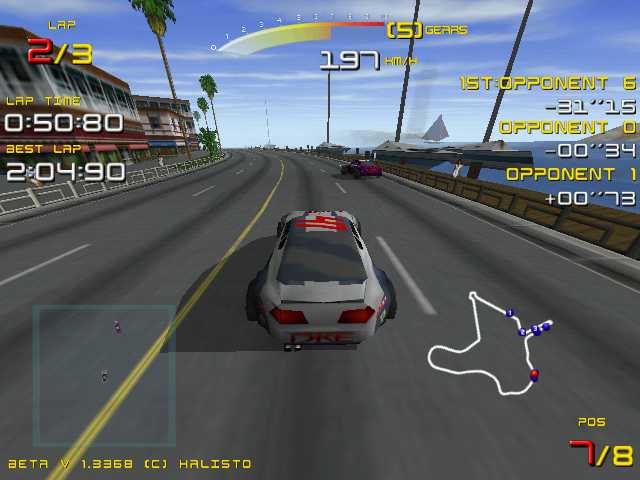Pick Opponent 1 in the standings list
Screen dimensions: 640x480
click(571, 173)
